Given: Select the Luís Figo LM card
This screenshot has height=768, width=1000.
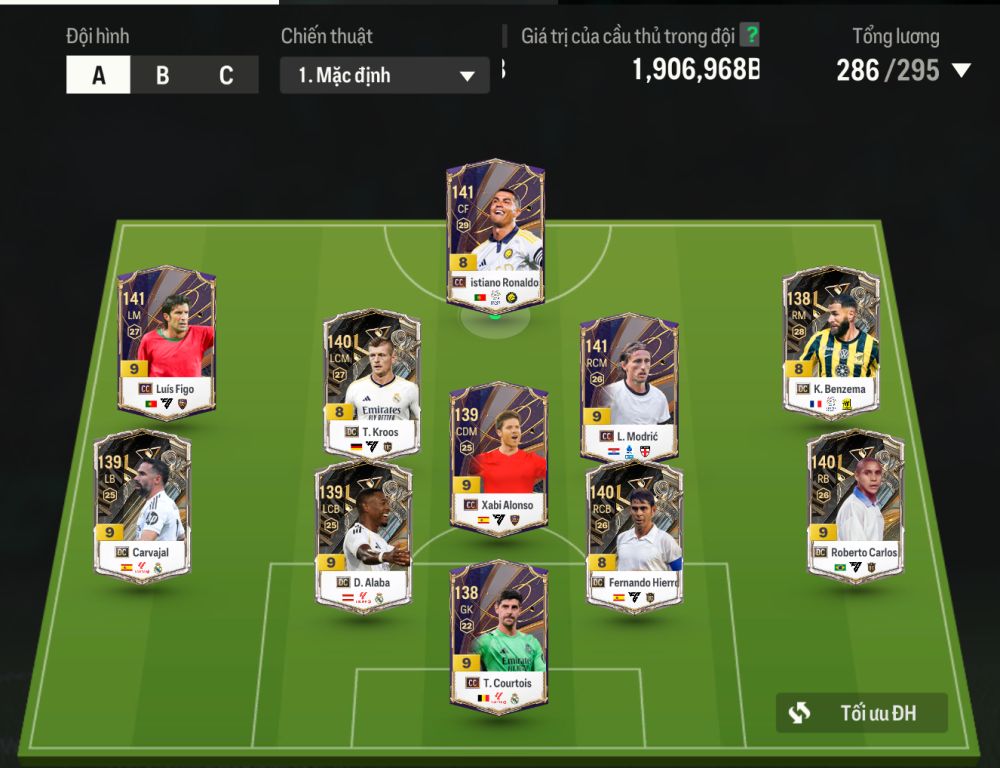Looking at the screenshot, I should click(x=166, y=342).
